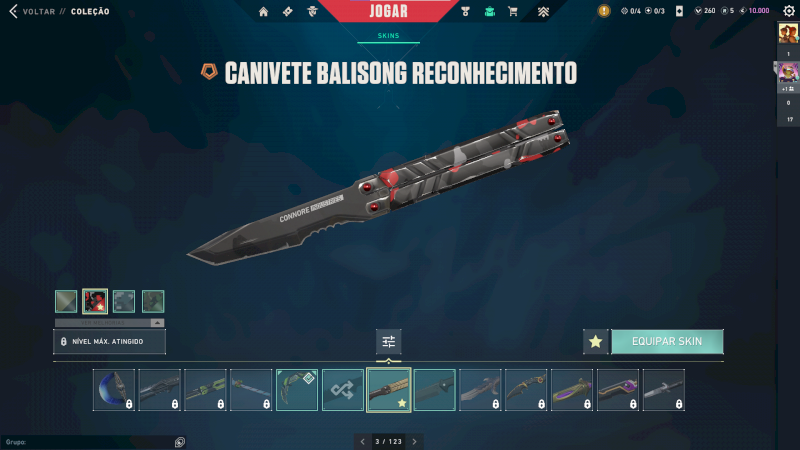This screenshot has width=800, height=450.
Task: Start a match with the JOGAR button
Action: (388, 11)
